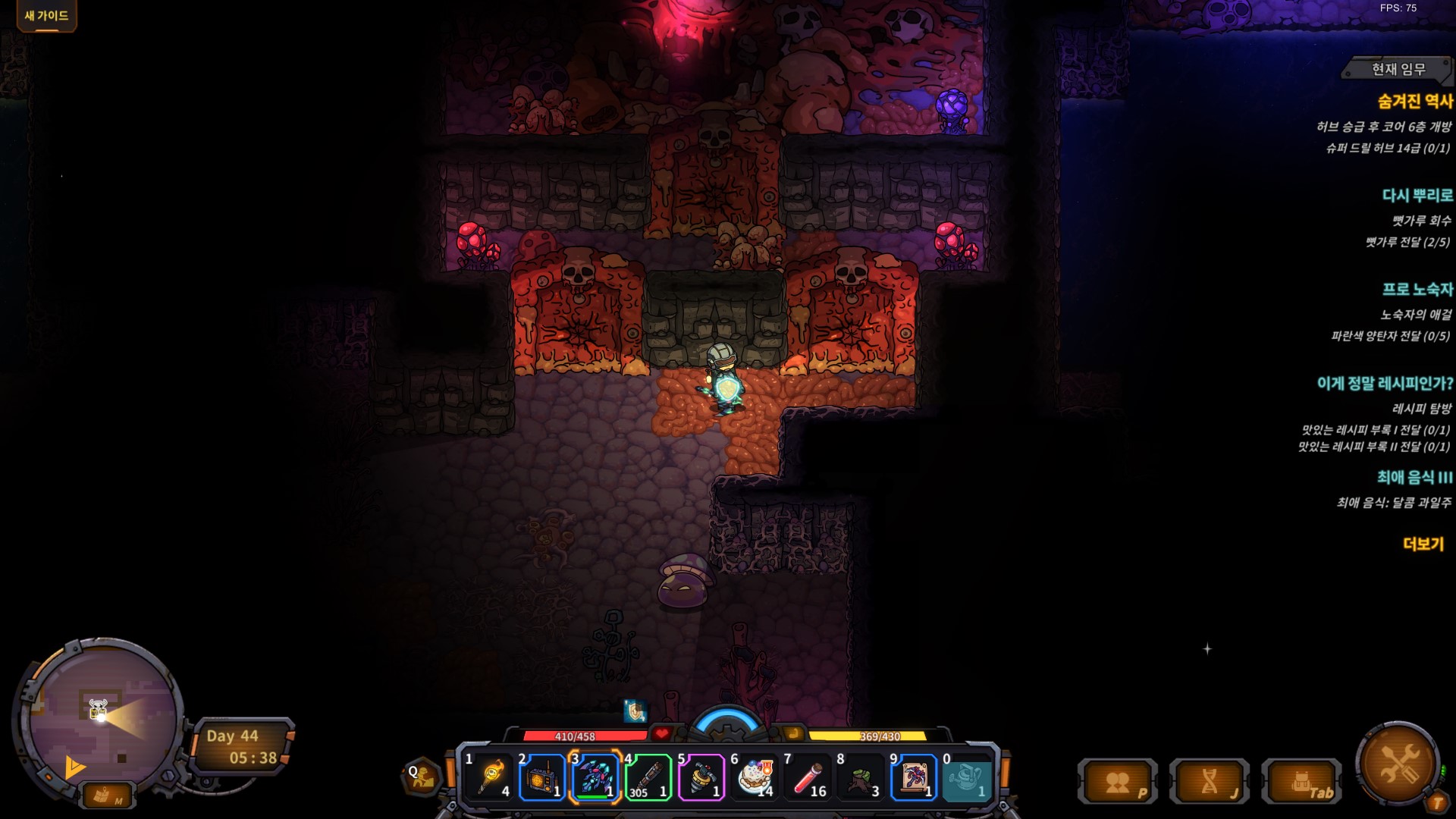Screen dimensions: 1456x819
Task: Choose the crystal claw weapon slot
Action: pyautogui.click(x=595, y=777)
